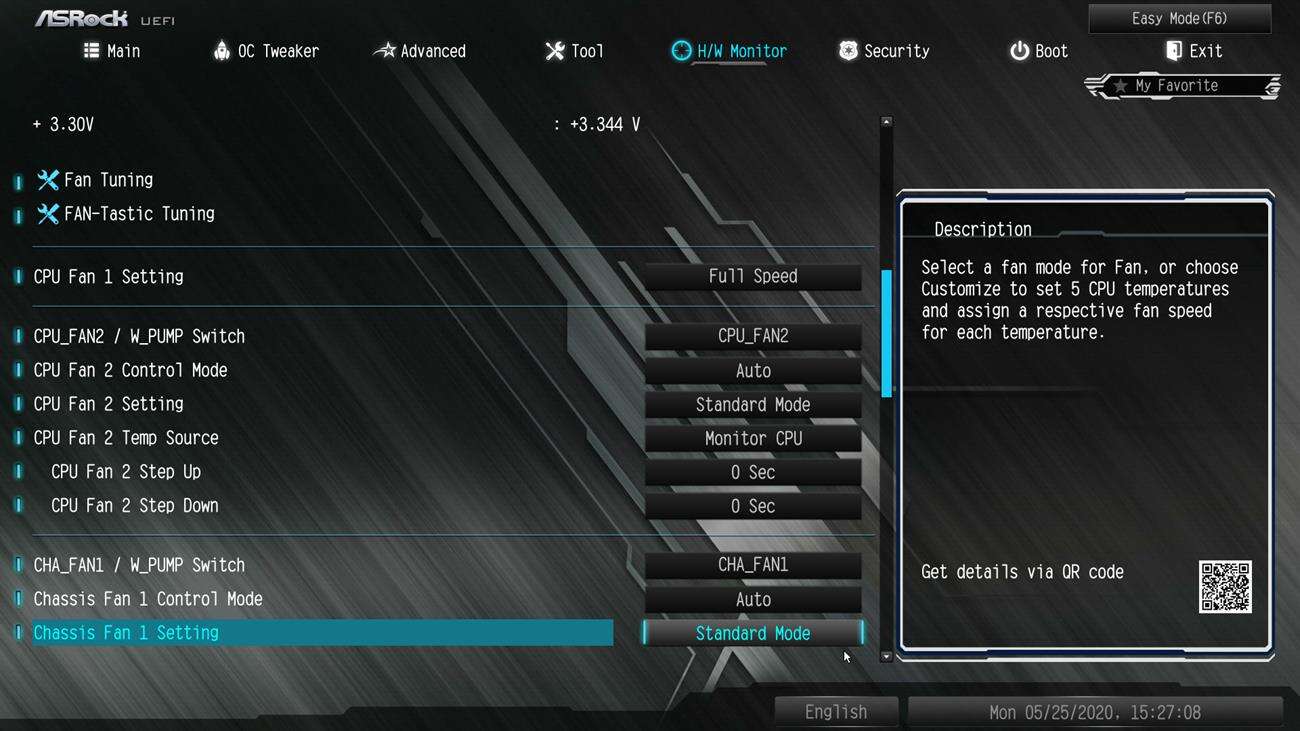Click the Boot power icon
Image resolution: width=1300 pixels, height=731 pixels.
coord(1018,50)
